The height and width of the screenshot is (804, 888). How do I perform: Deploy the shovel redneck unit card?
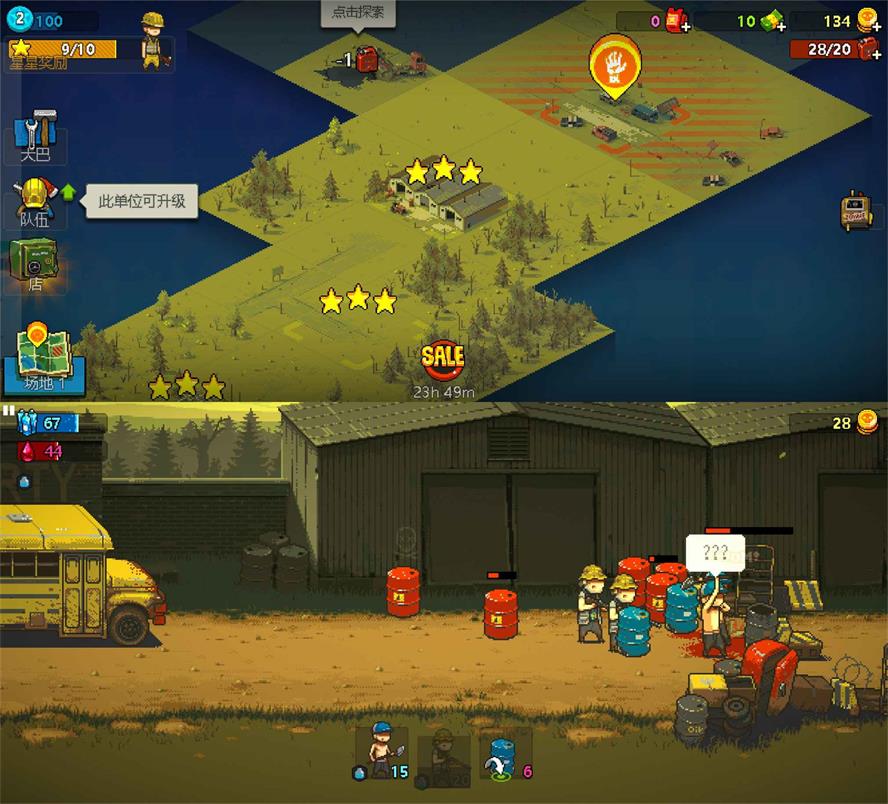(x=381, y=752)
